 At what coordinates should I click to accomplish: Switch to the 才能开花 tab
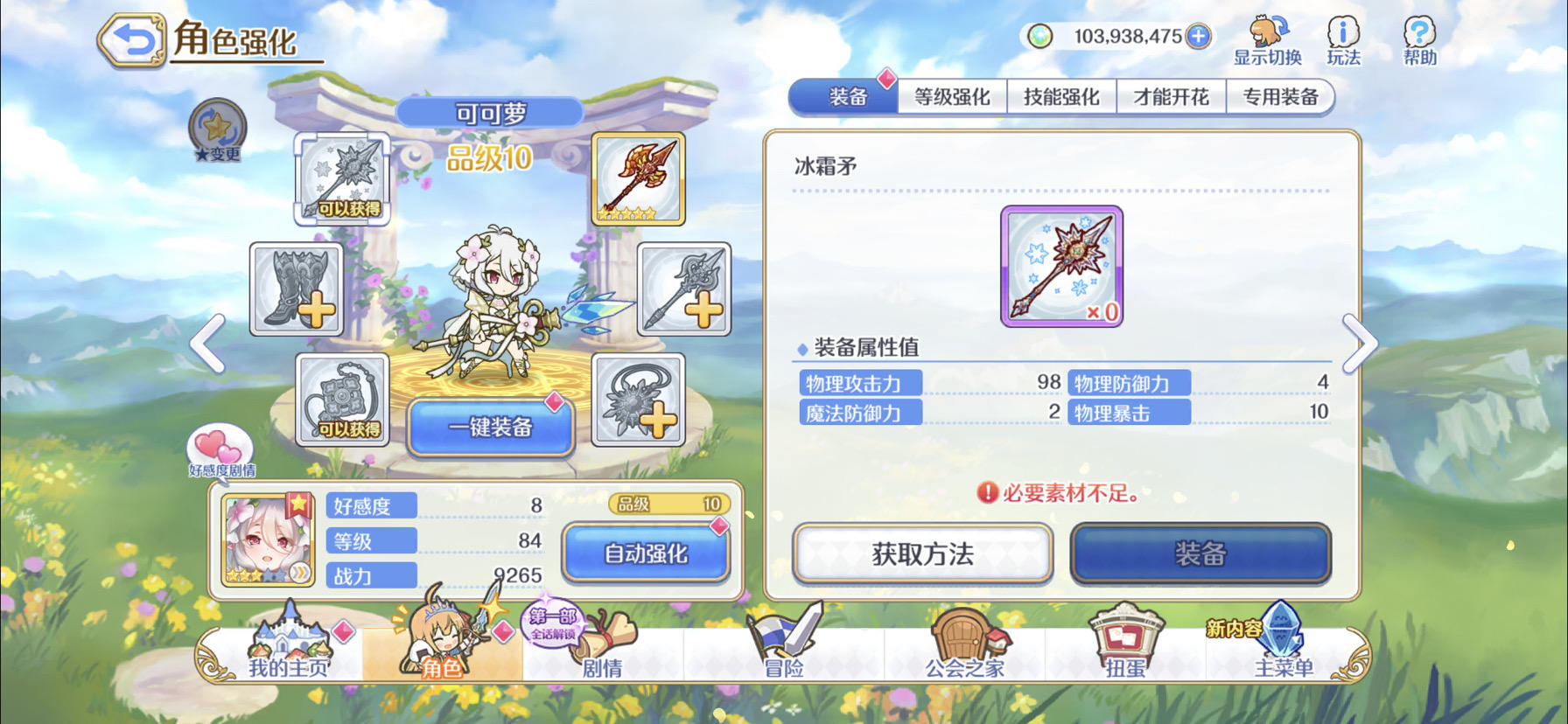[x=1170, y=96]
